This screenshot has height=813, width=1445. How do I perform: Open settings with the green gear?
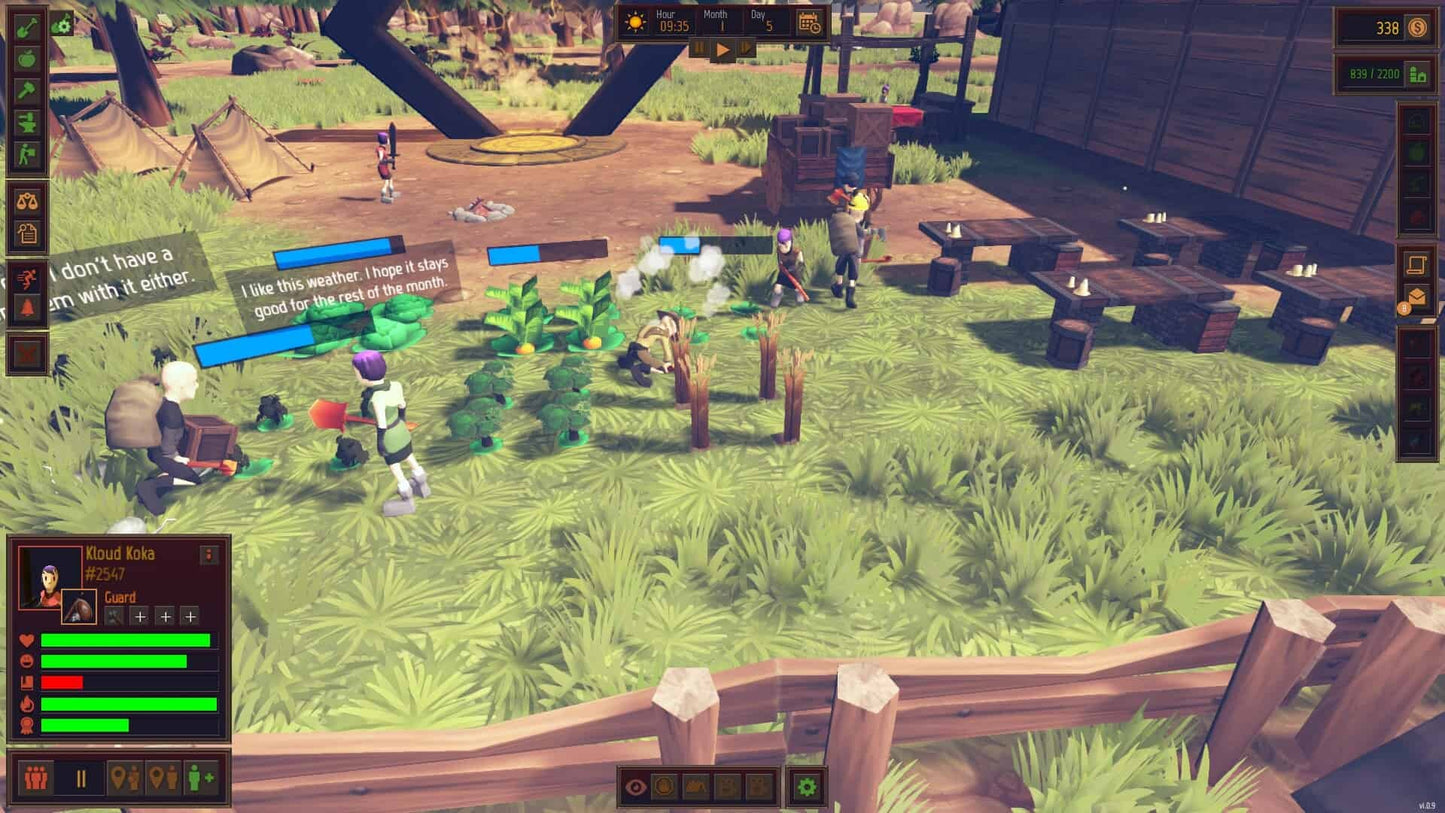click(x=806, y=787)
